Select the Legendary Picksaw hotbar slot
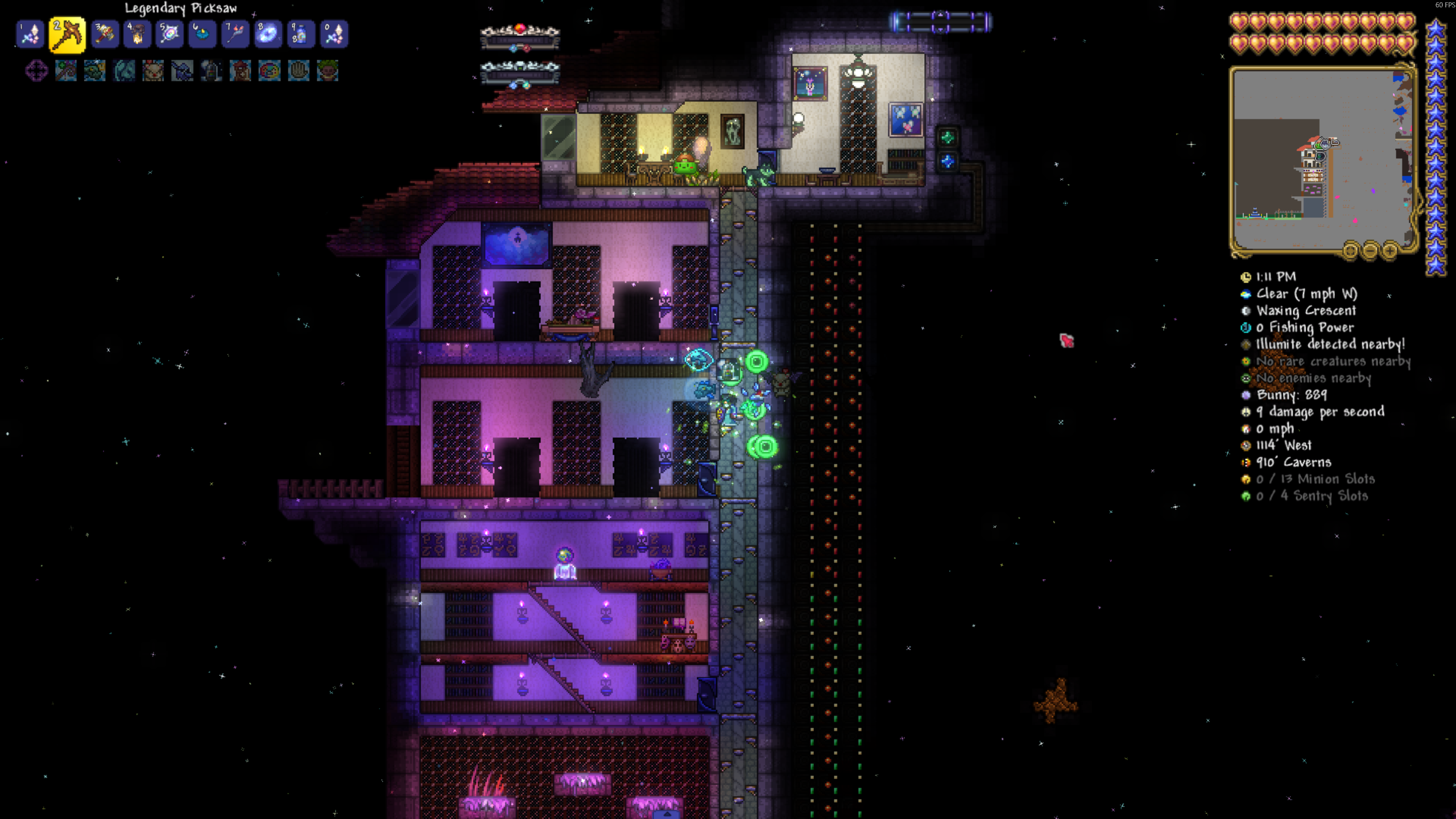This screenshot has height=819, width=1456. (67, 34)
